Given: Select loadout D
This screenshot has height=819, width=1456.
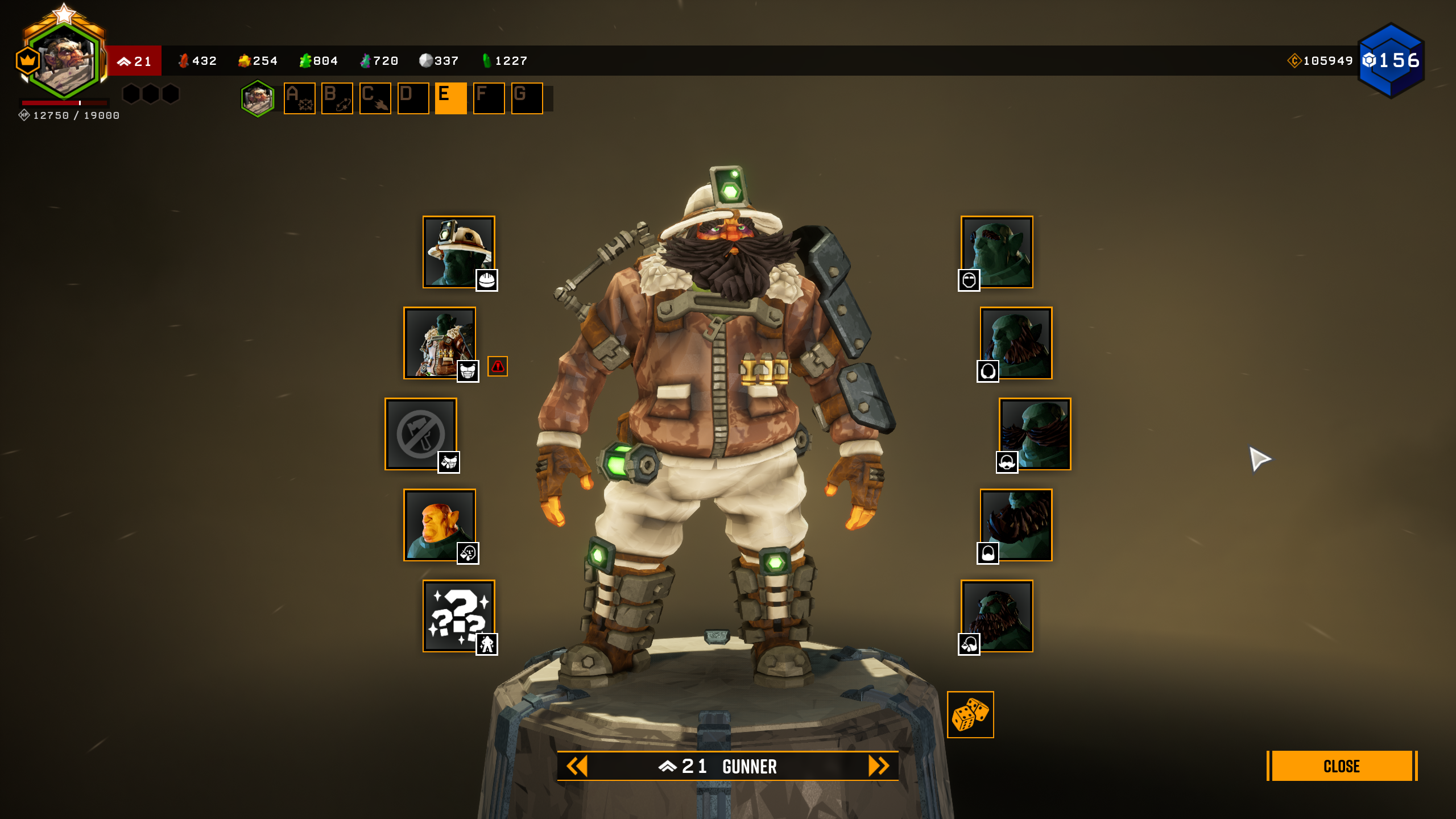Looking at the screenshot, I should pos(413,98).
